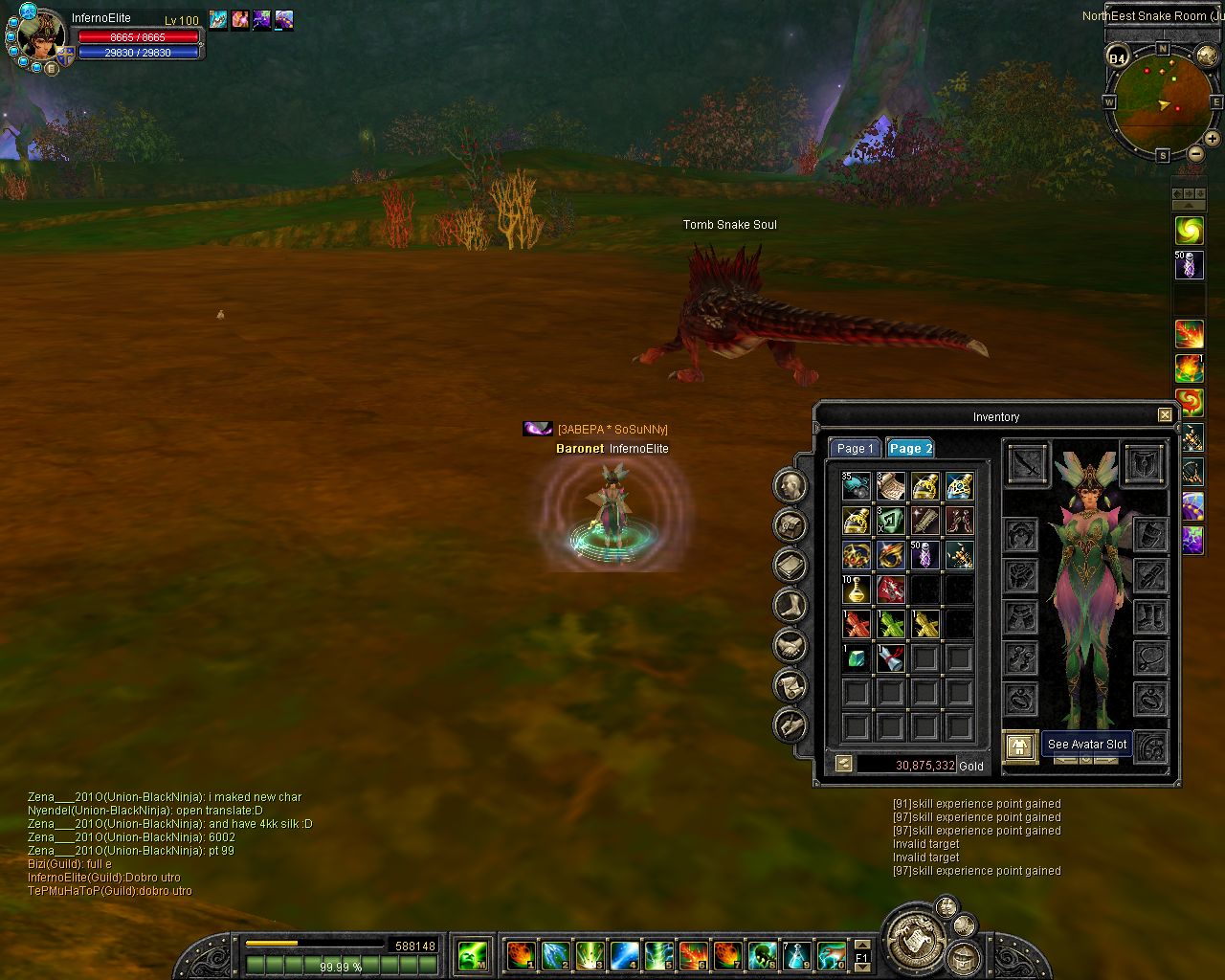Open the head-profile side button of inventory
This screenshot has height=980, width=1225.
[791, 487]
